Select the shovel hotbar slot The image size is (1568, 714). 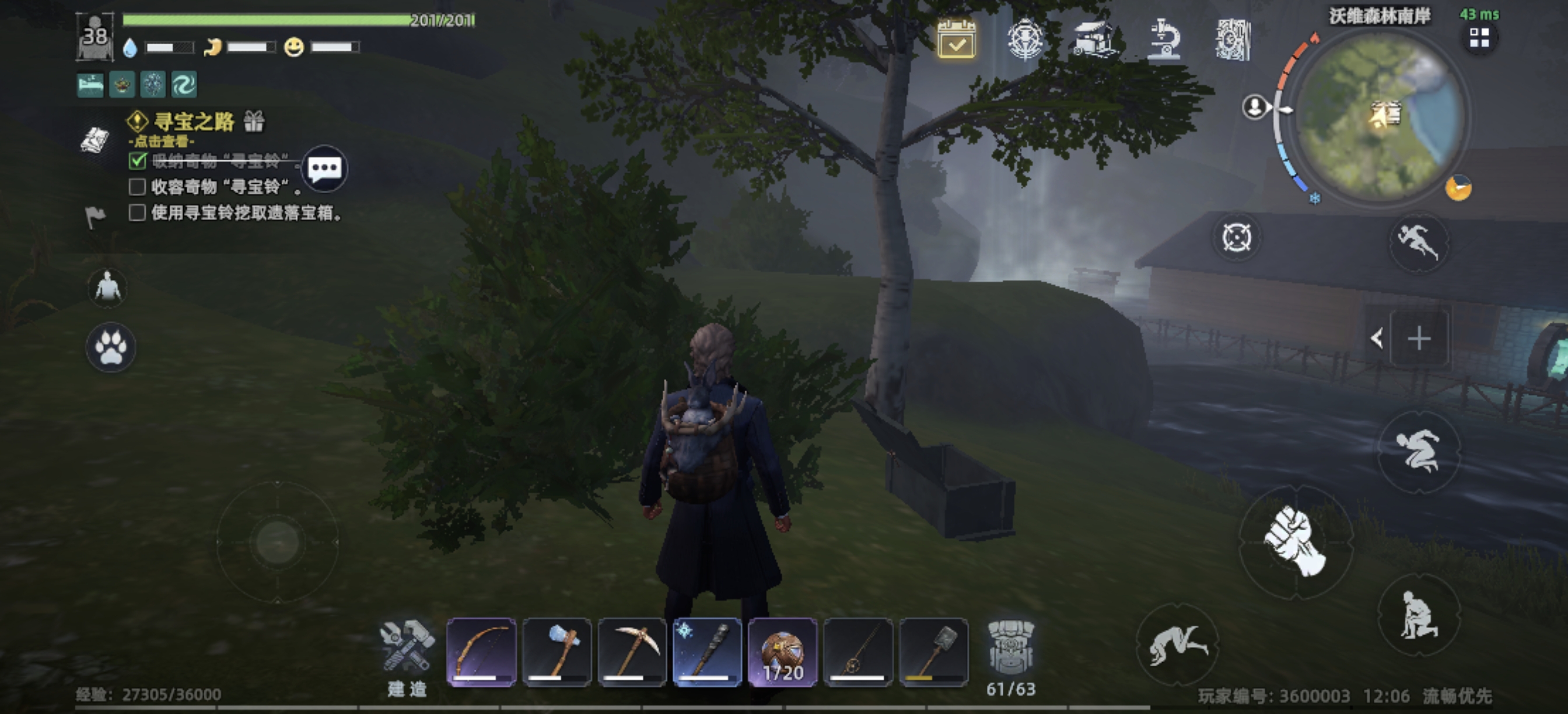click(934, 652)
